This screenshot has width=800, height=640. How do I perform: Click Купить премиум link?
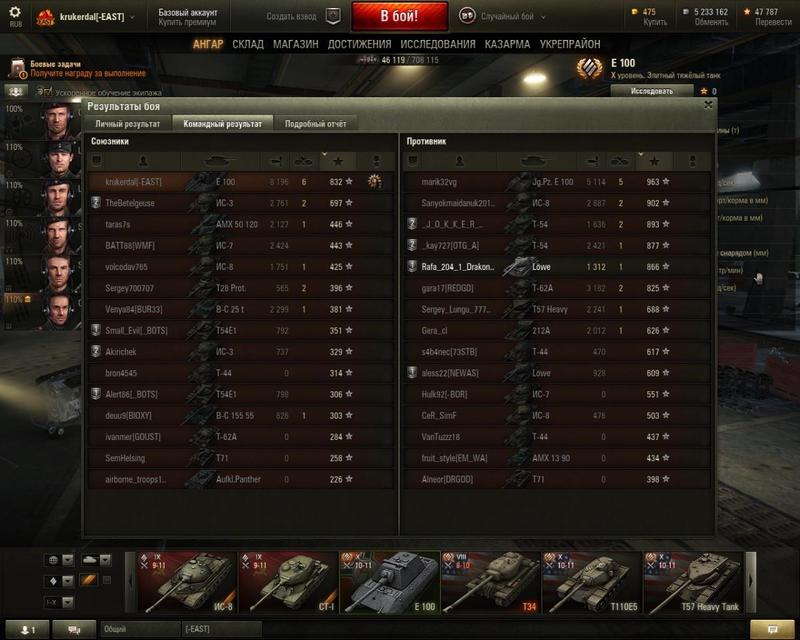[x=188, y=22]
